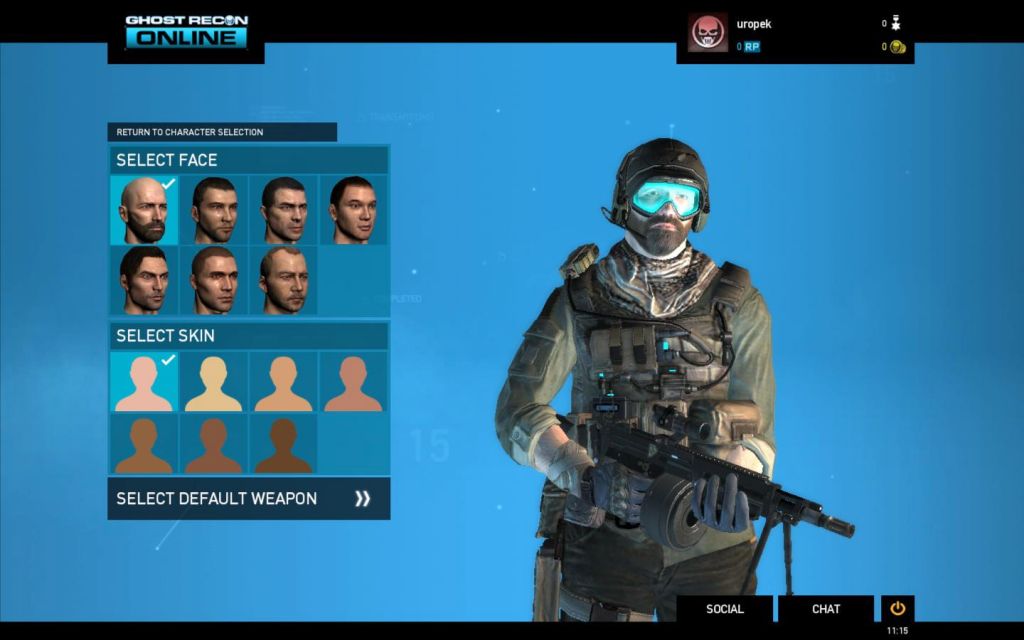This screenshot has width=1024, height=640.
Task: Select the bald bearded face
Action: [x=144, y=210]
